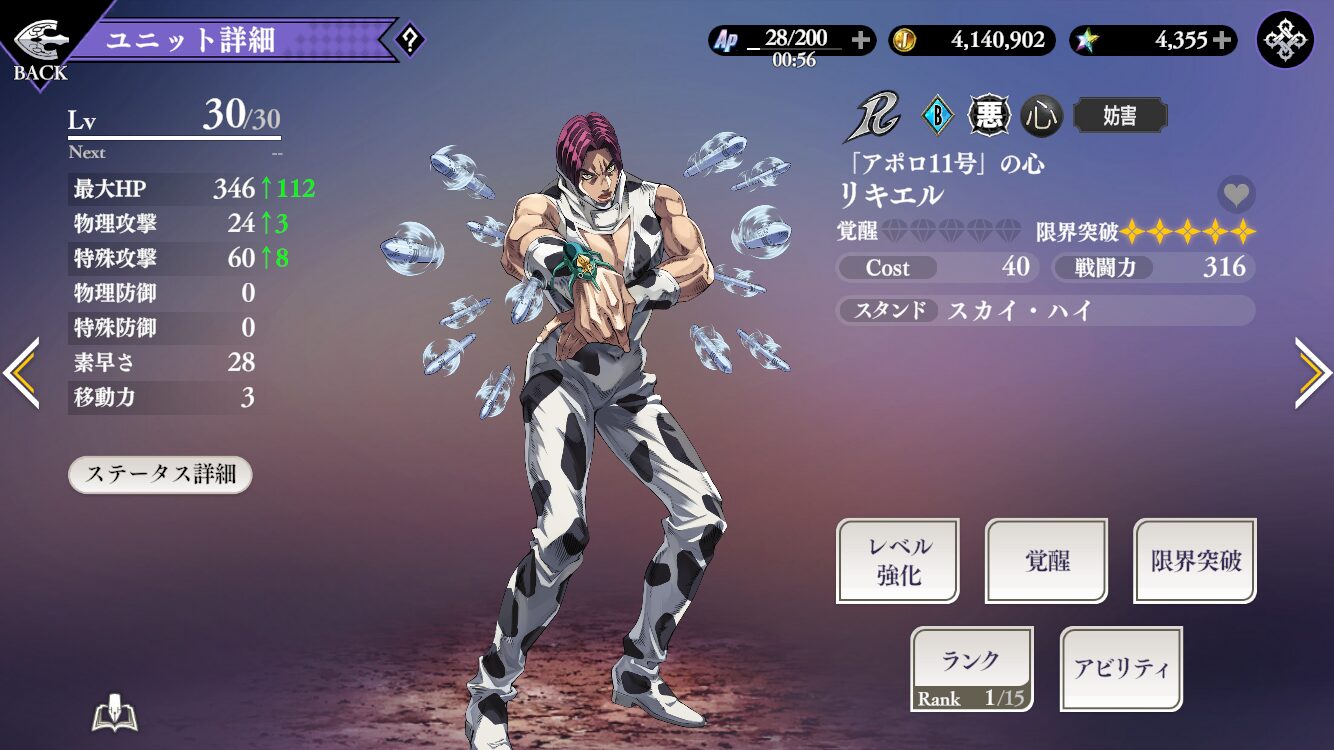
Task: Open ステータス詳細 status details
Action: 160,474
